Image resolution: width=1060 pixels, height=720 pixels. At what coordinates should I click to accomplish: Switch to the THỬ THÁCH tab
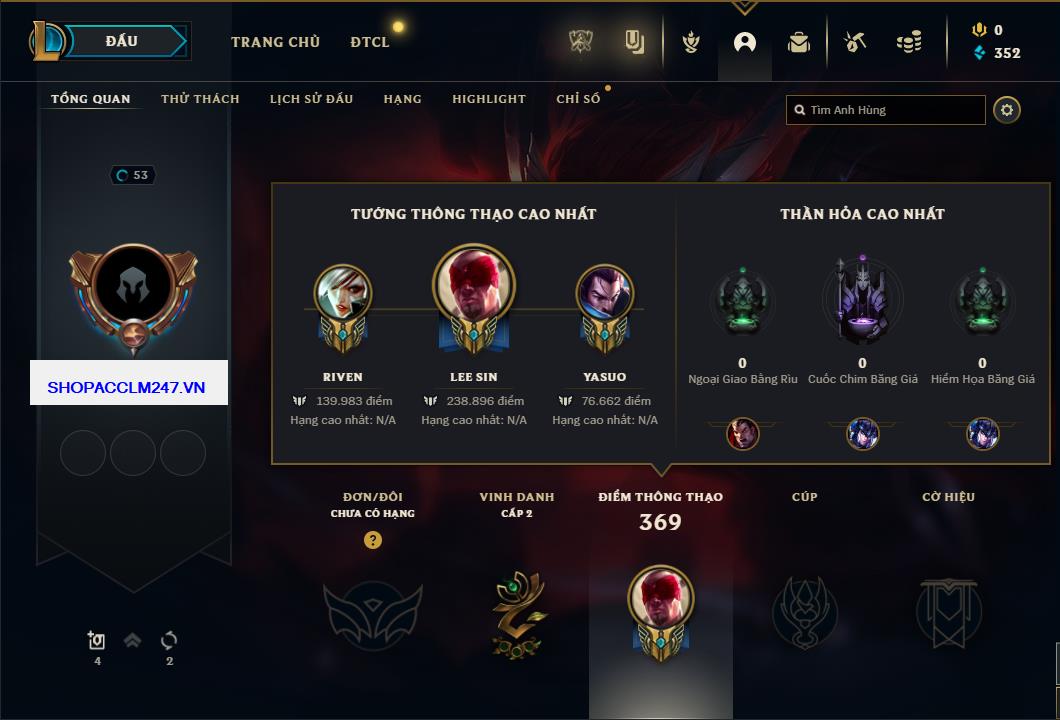(x=200, y=99)
